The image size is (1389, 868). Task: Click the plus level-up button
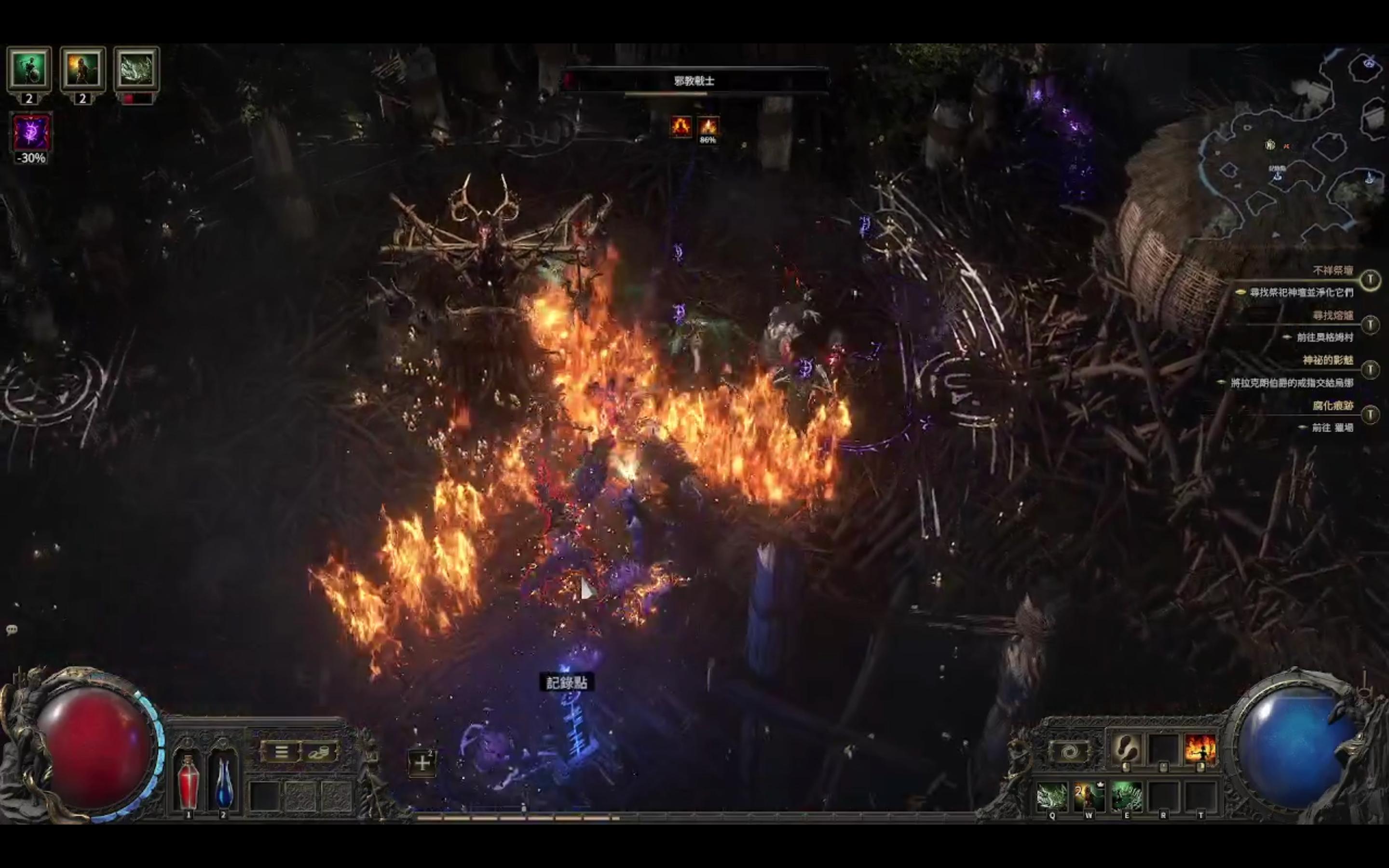[422, 763]
